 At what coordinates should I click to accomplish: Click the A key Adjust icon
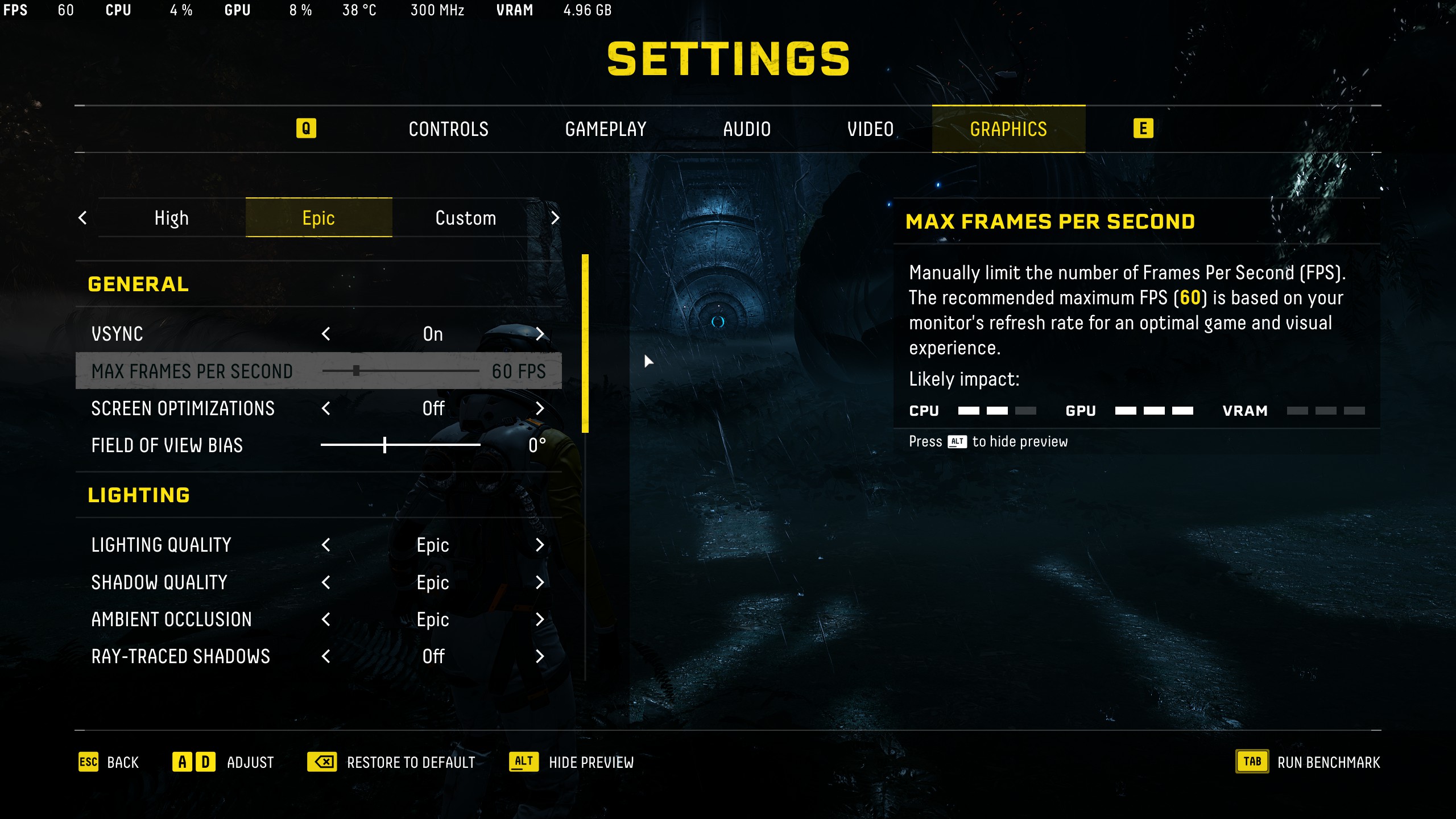[x=183, y=762]
